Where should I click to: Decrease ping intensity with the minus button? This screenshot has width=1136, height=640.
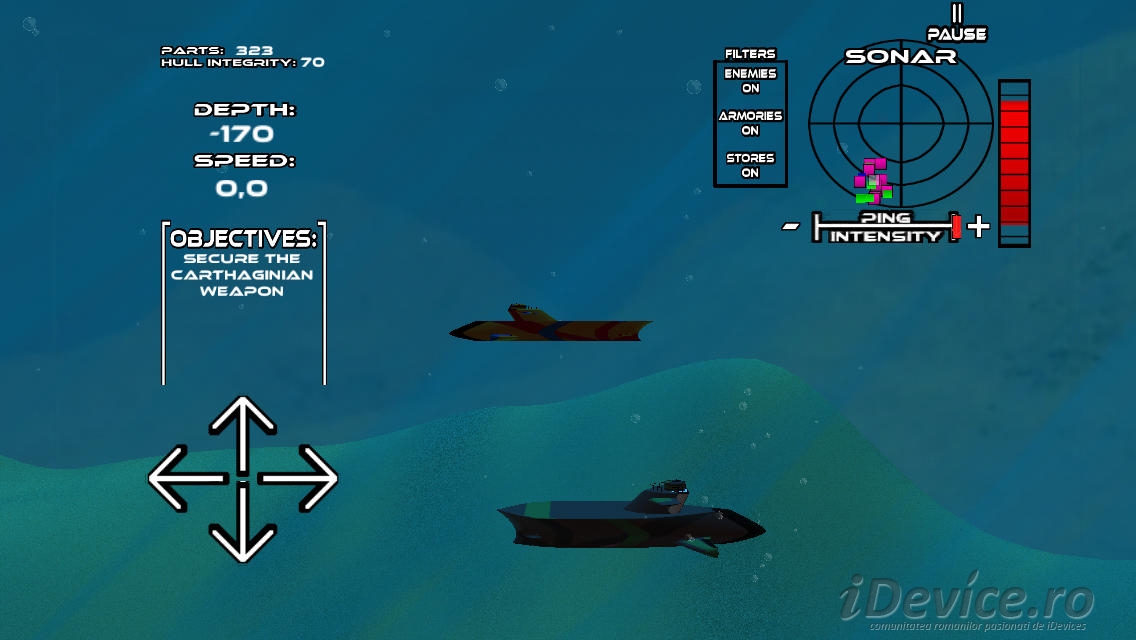tap(791, 227)
